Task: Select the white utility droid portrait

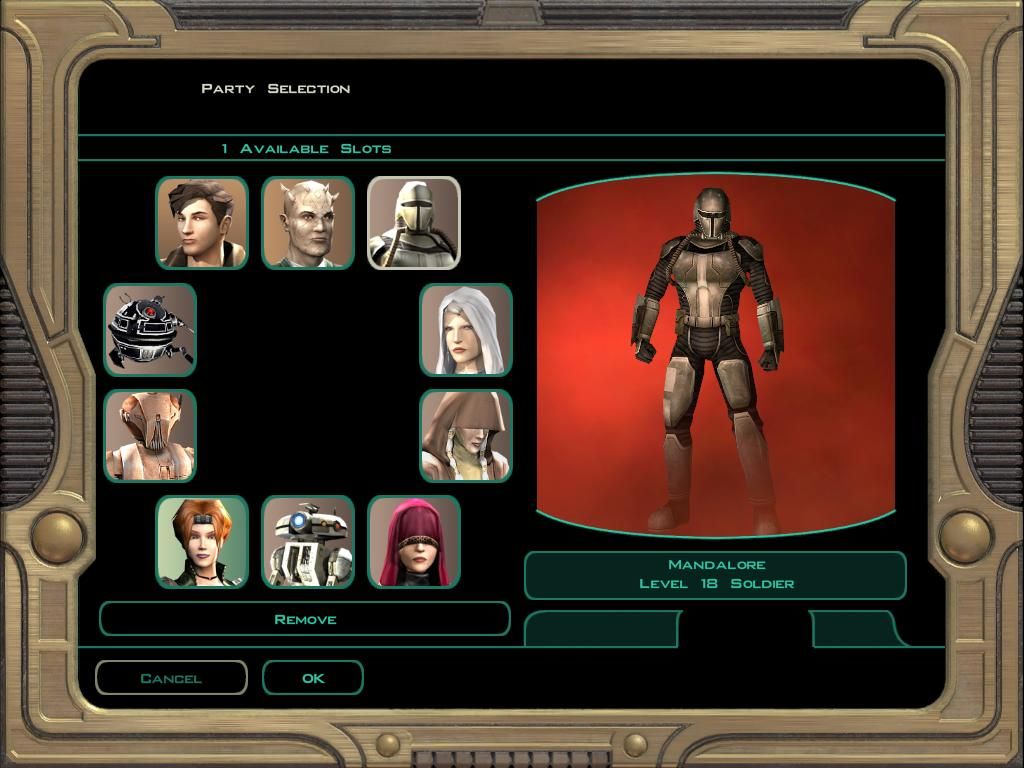Action: [x=308, y=542]
